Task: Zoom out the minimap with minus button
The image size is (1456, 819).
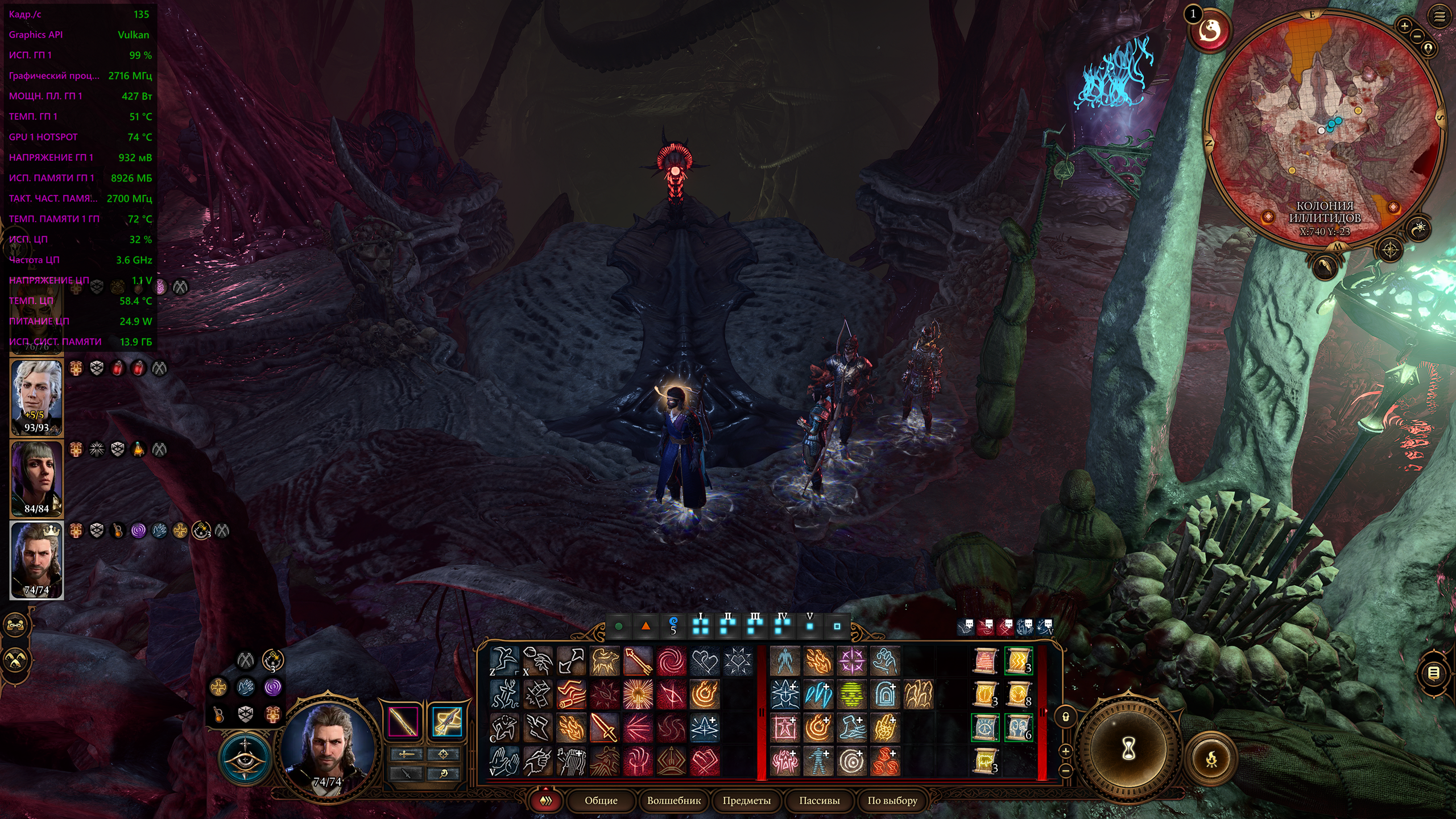Action: pyautogui.click(x=1417, y=36)
